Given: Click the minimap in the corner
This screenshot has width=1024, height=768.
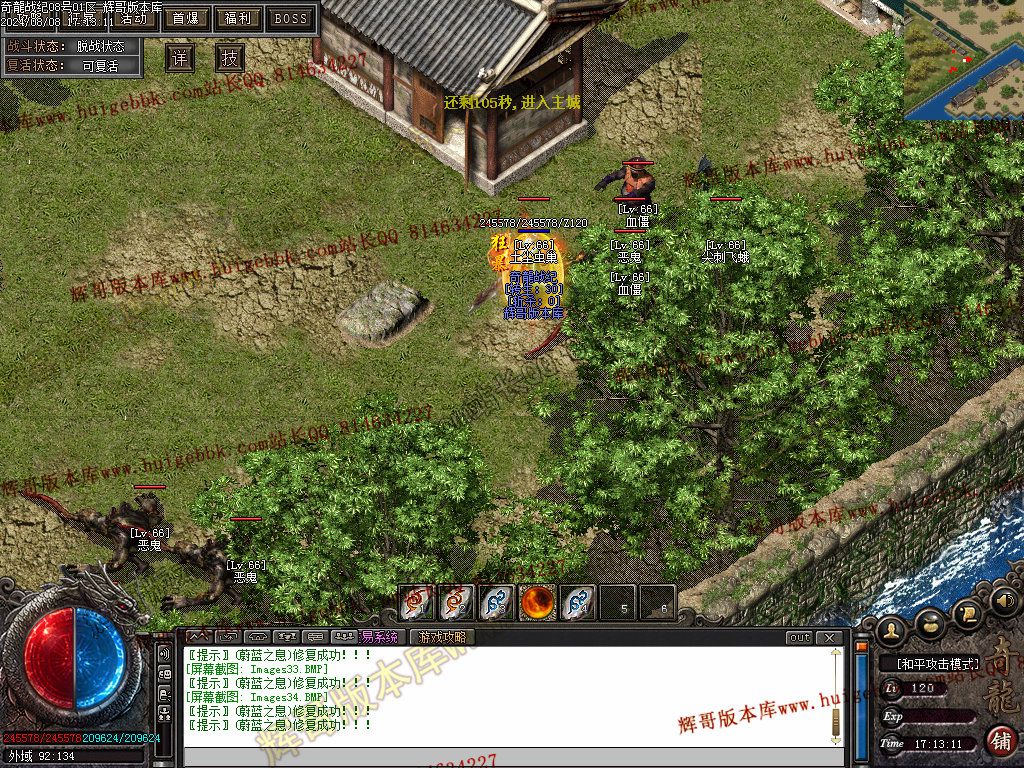Looking at the screenshot, I should pos(963,60).
